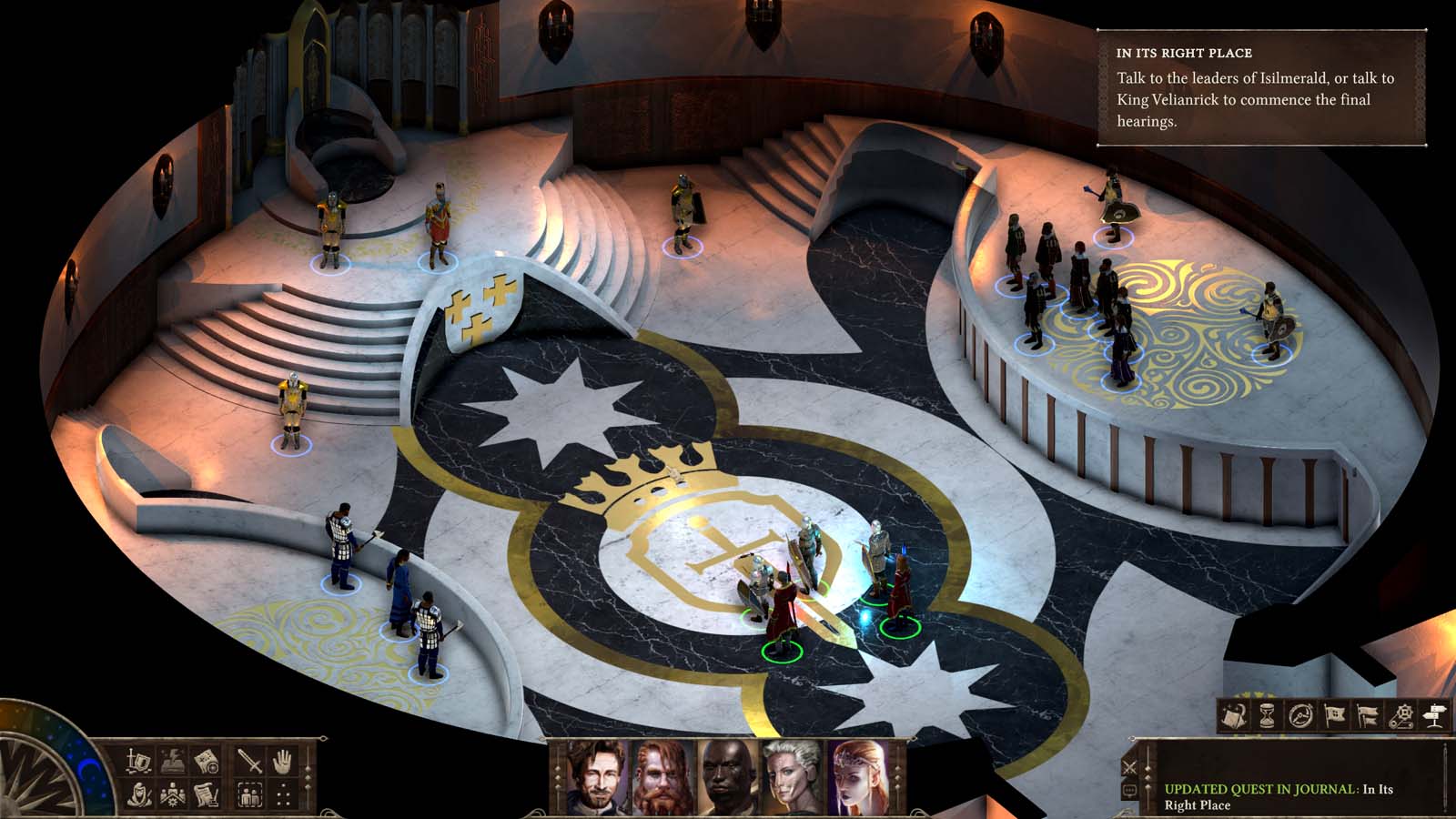Switch to the speech bubble dialogue log tab
The height and width of the screenshot is (819, 1456).
[x=1129, y=789]
